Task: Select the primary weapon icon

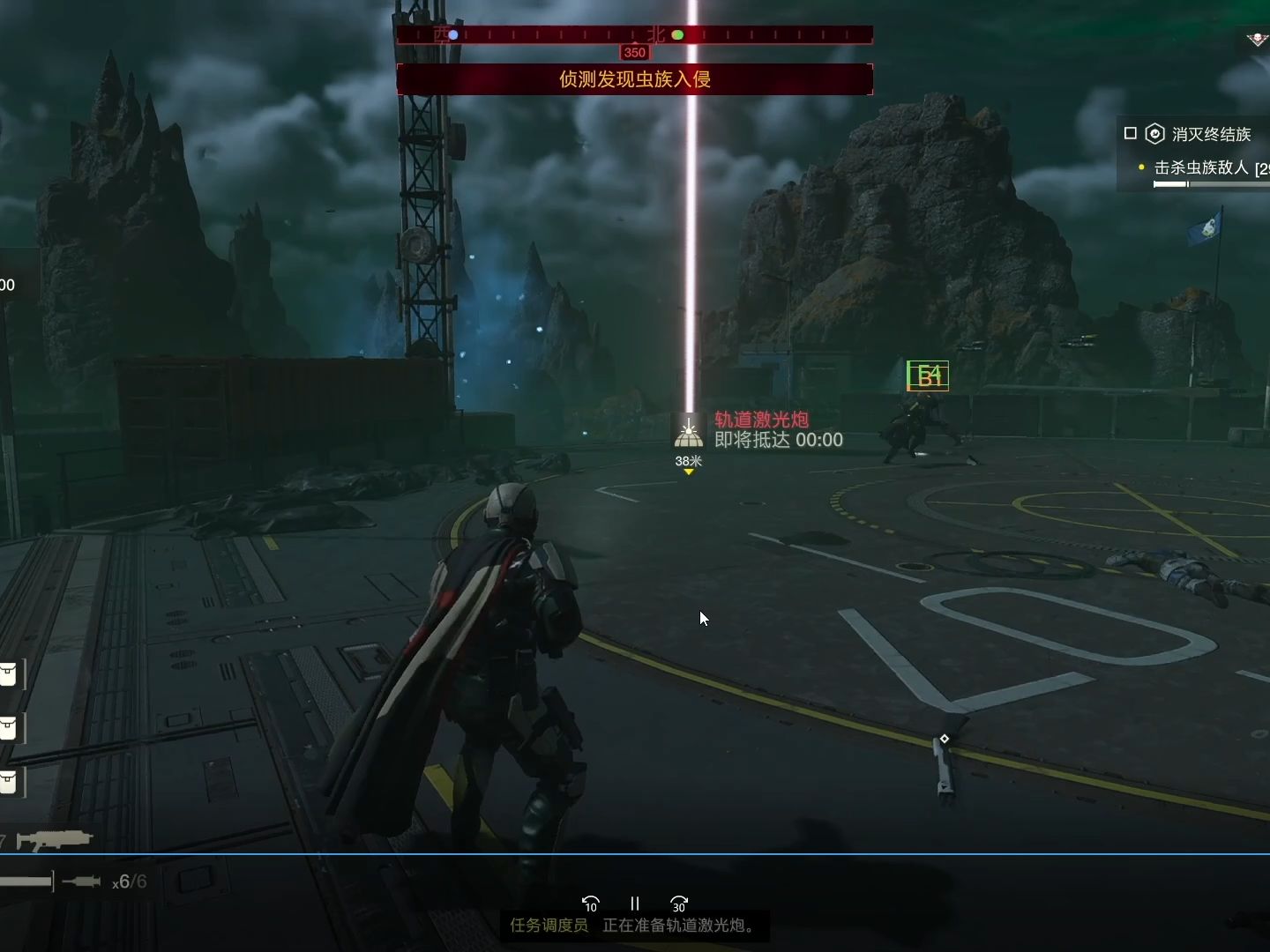Action: coord(54,840)
